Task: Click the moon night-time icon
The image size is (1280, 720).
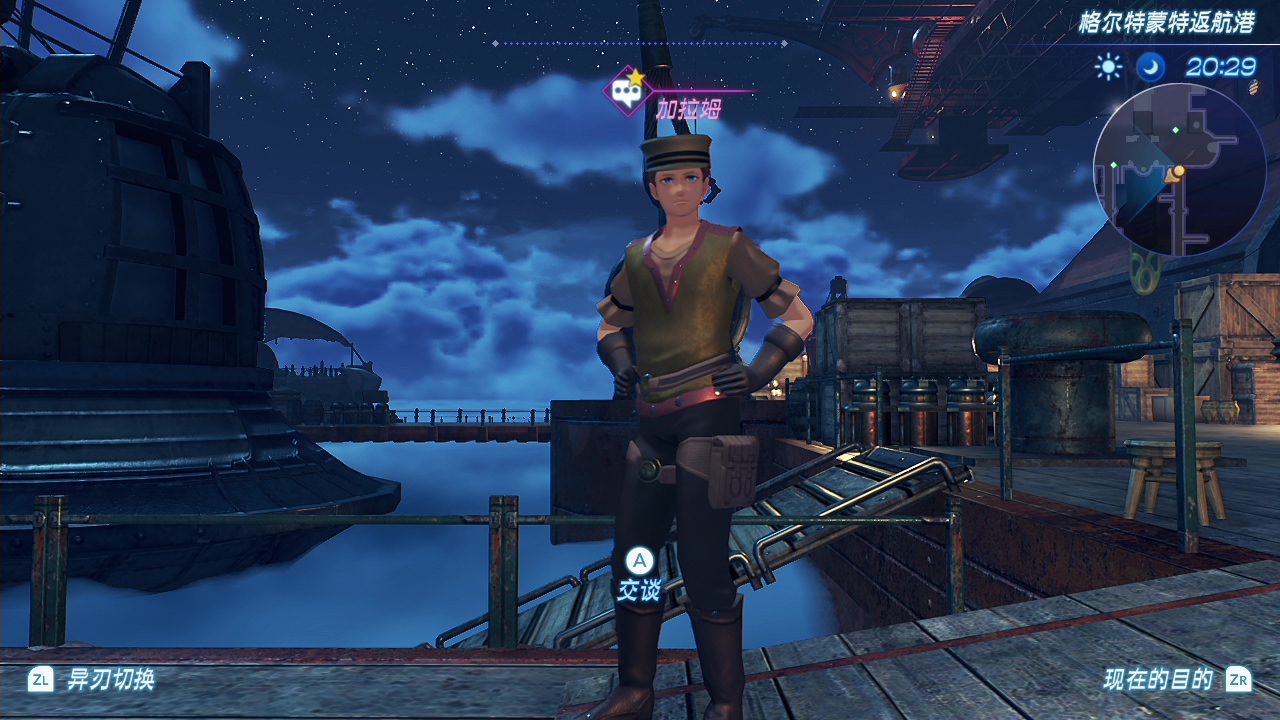Action: 1150,67
